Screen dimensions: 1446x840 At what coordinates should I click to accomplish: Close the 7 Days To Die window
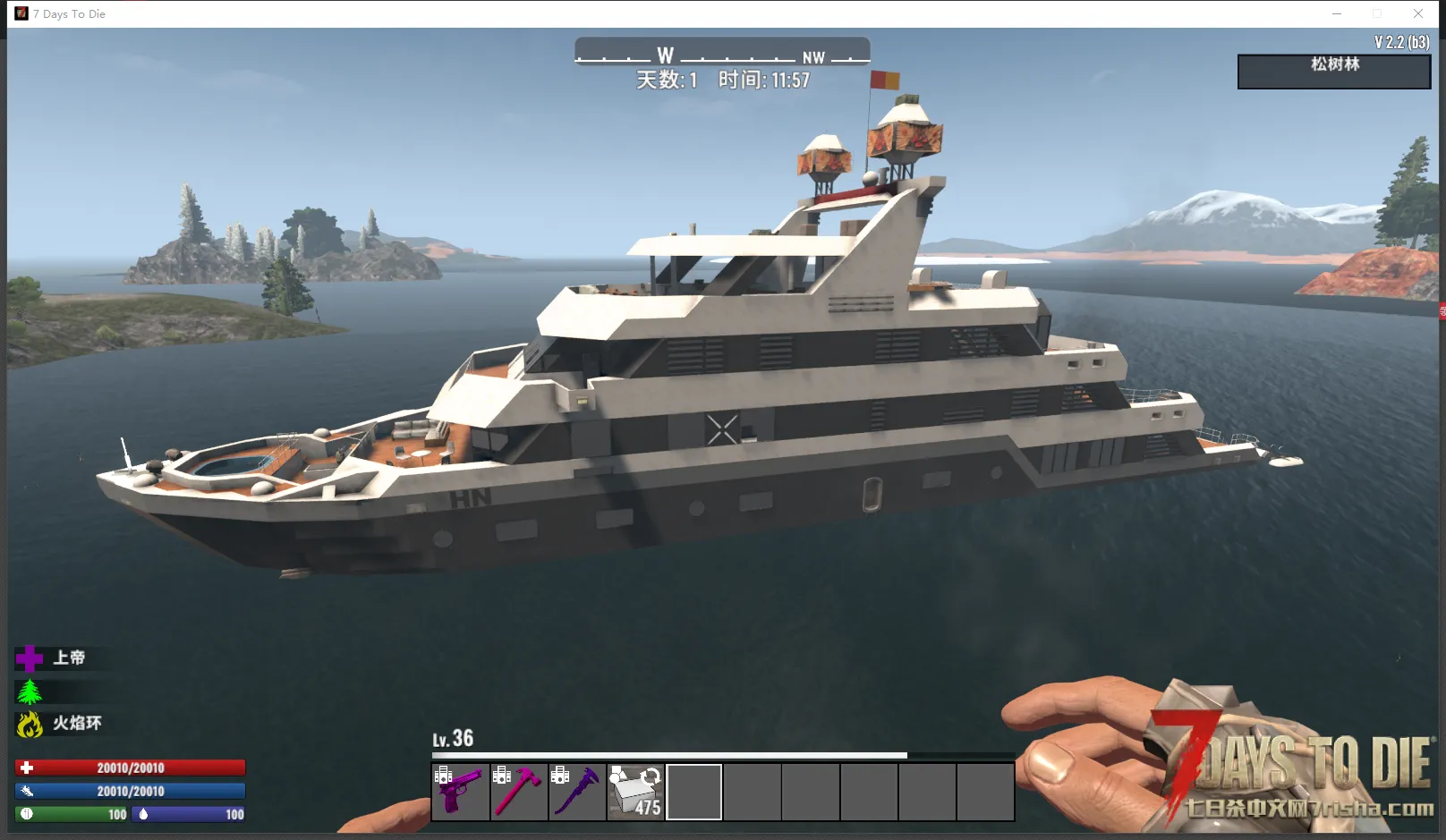(x=1418, y=13)
